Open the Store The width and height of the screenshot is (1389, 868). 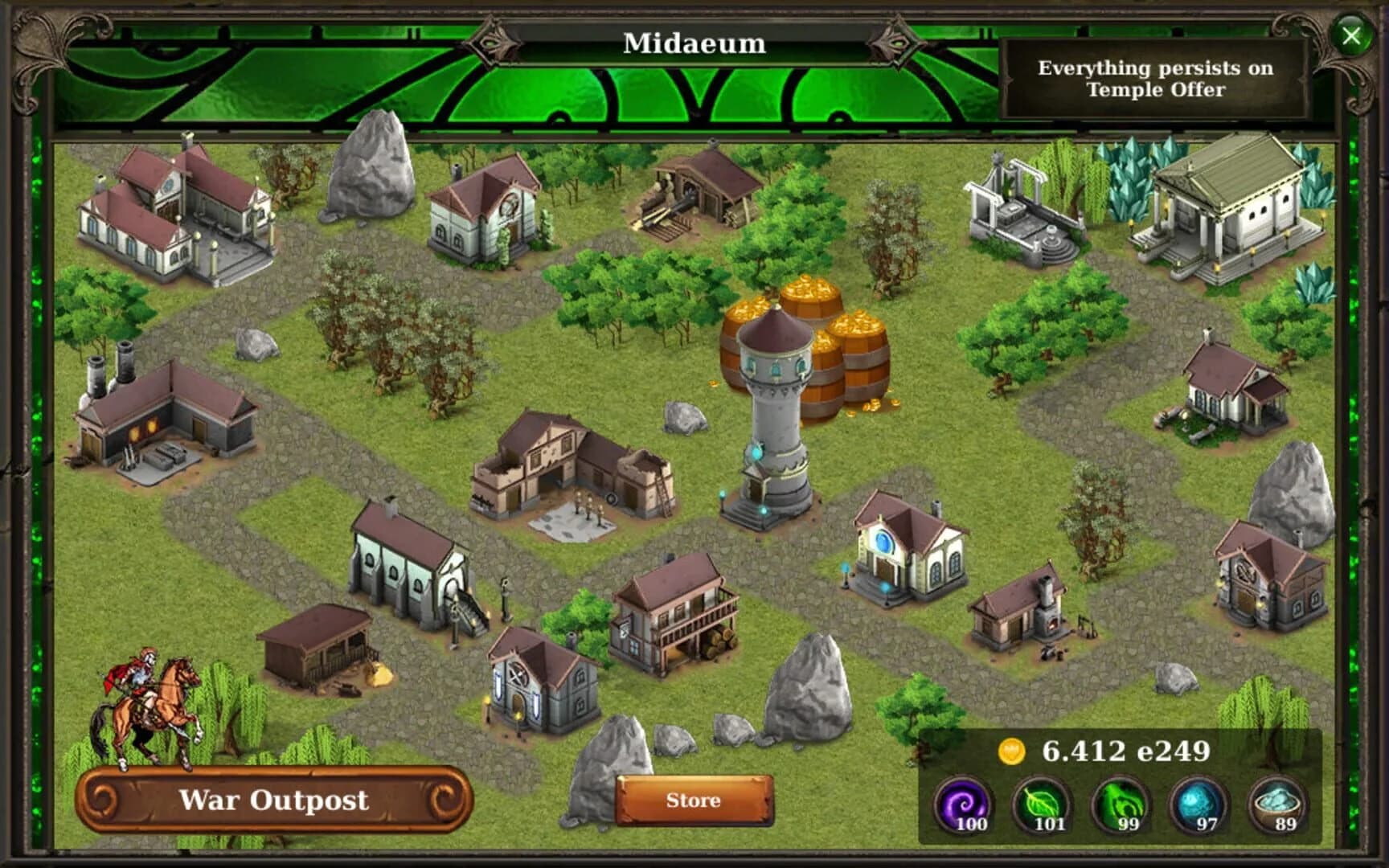coord(693,800)
